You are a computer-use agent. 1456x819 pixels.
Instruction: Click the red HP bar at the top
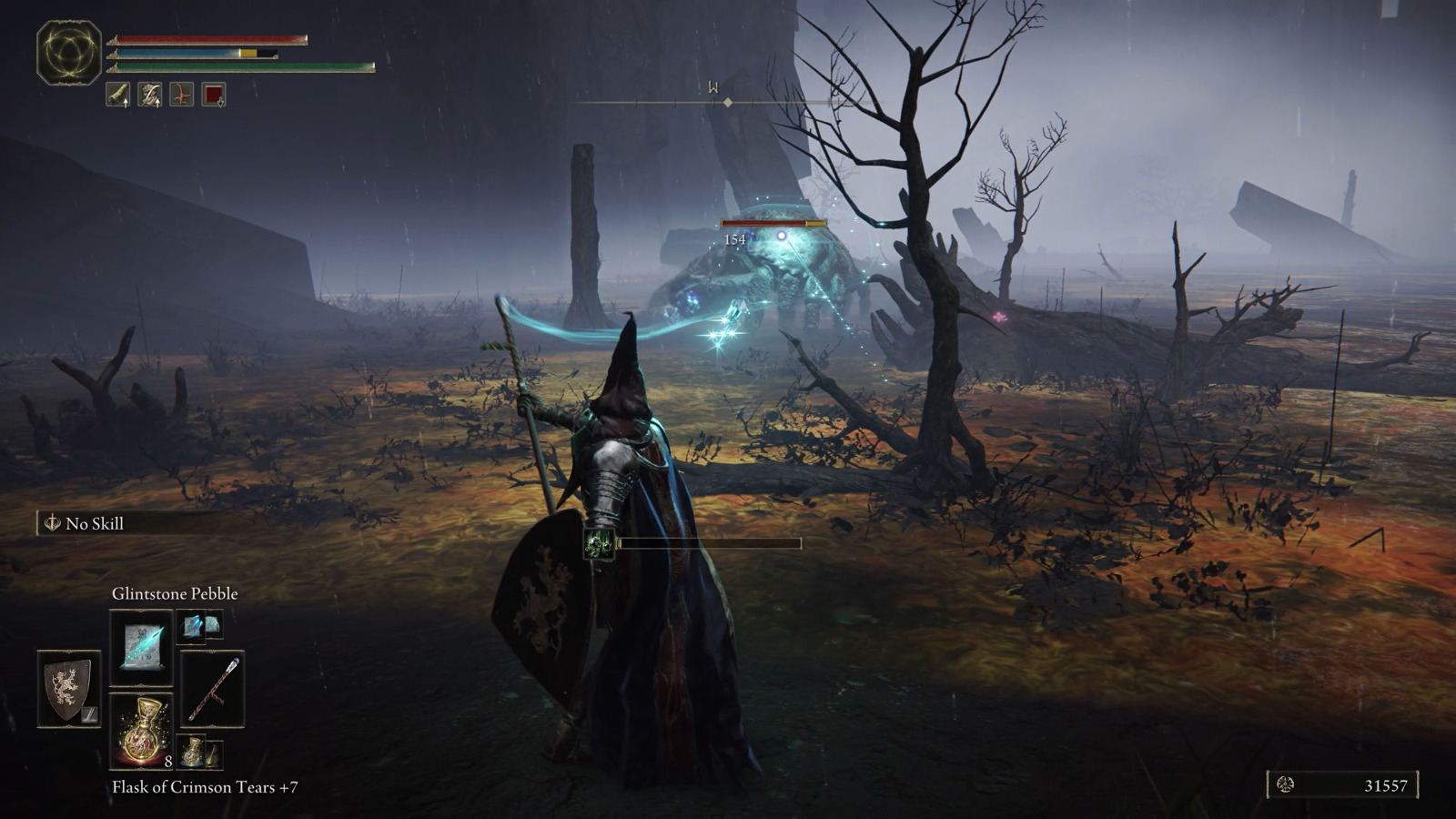click(209, 39)
